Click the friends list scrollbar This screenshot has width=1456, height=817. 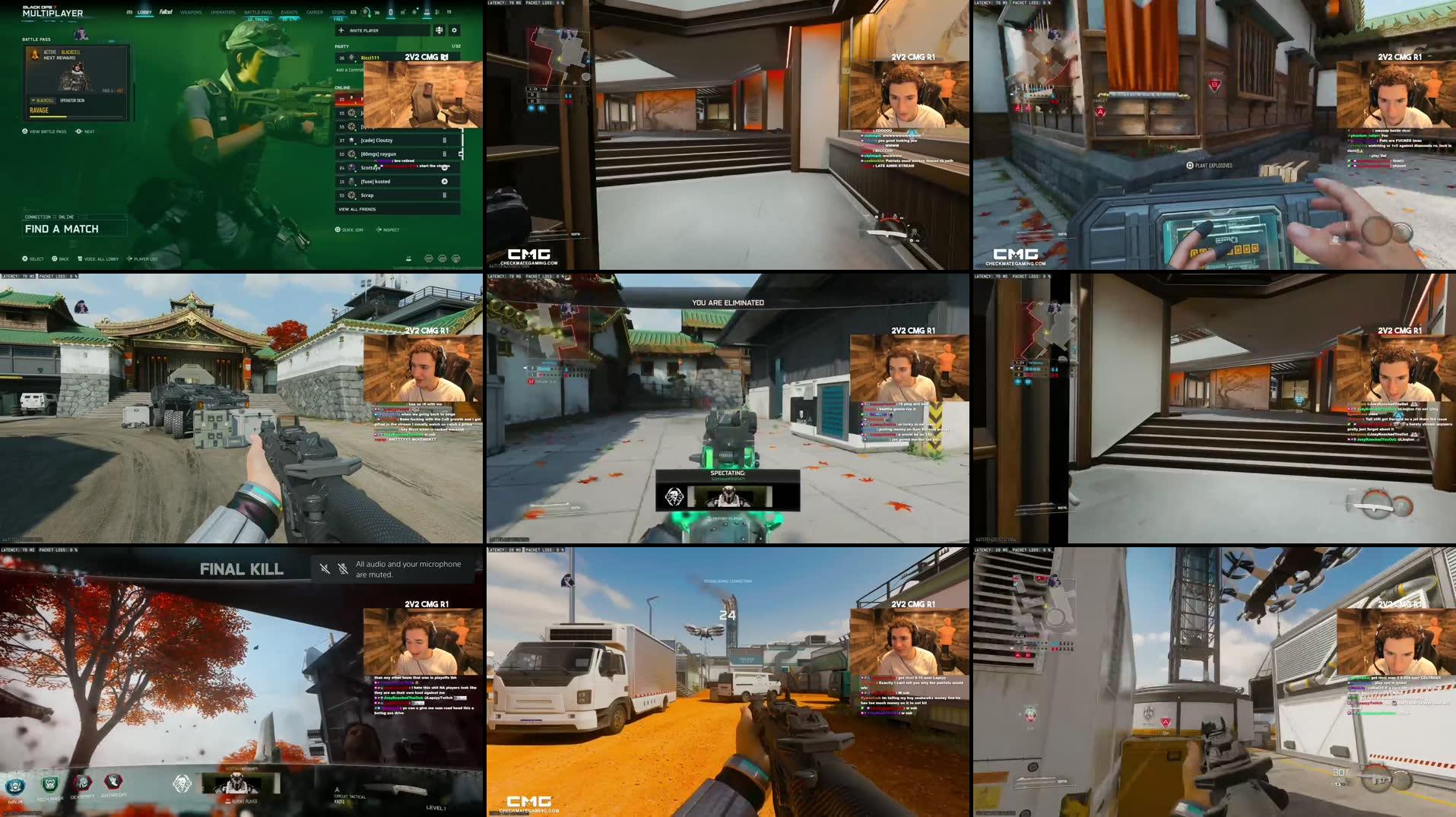(462, 144)
